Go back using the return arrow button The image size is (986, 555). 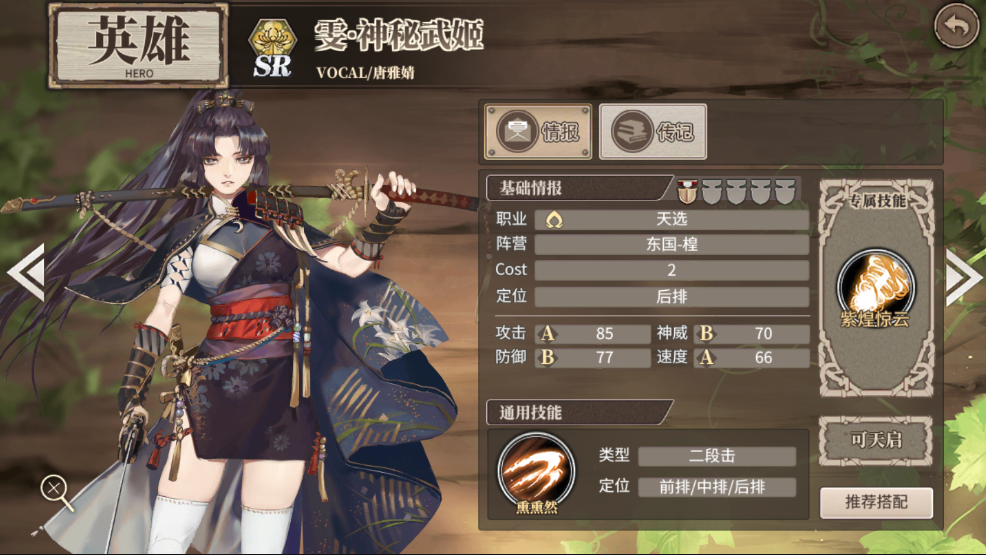click(x=956, y=27)
